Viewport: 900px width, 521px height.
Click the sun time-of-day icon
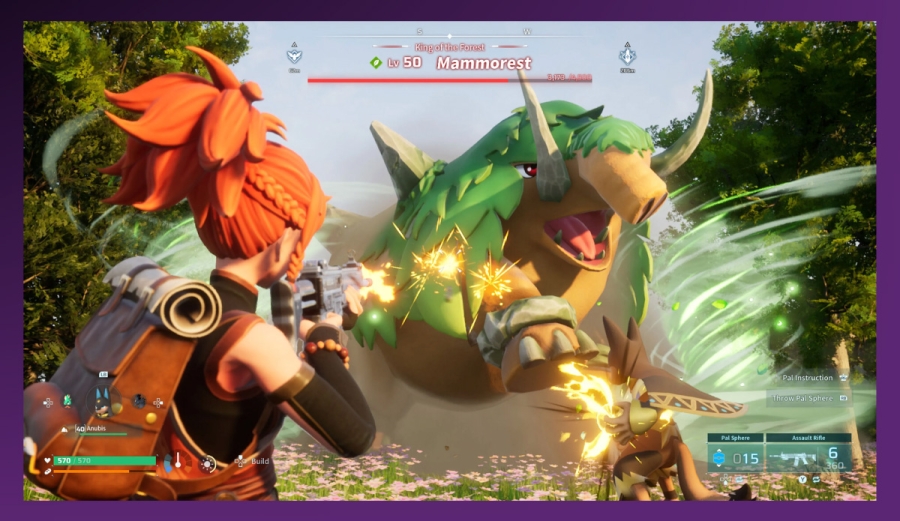click(208, 463)
